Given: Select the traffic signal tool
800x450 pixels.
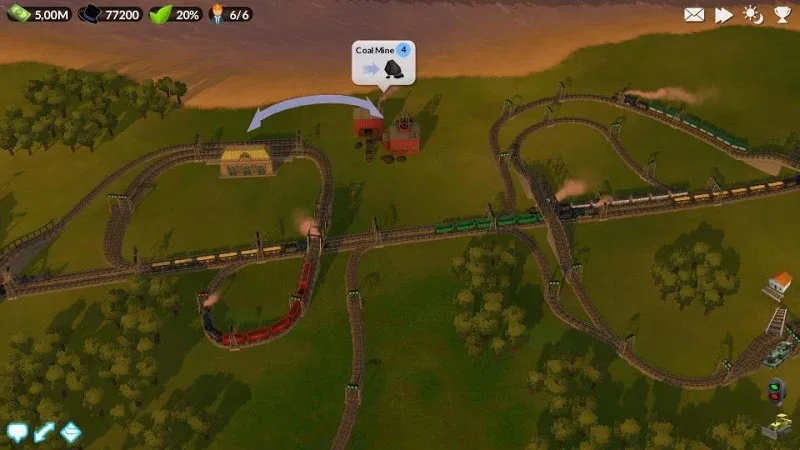Looking at the screenshot, I should coord(775,389).
